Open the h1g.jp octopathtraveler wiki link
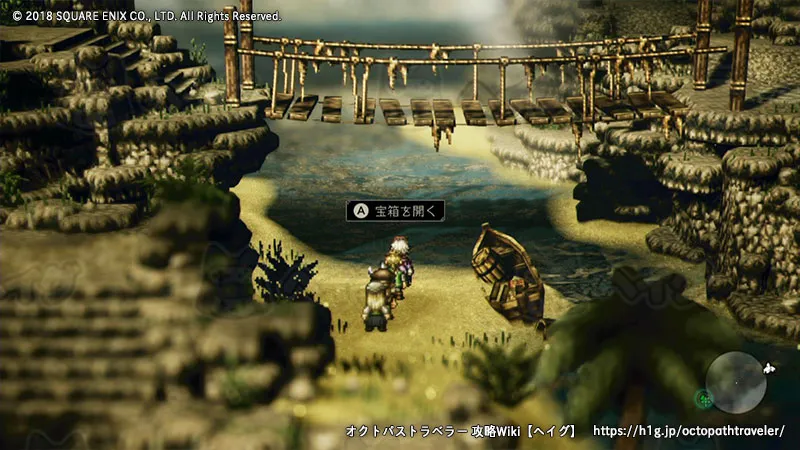This screenshot has height=450, width=800. coord(689,431)
